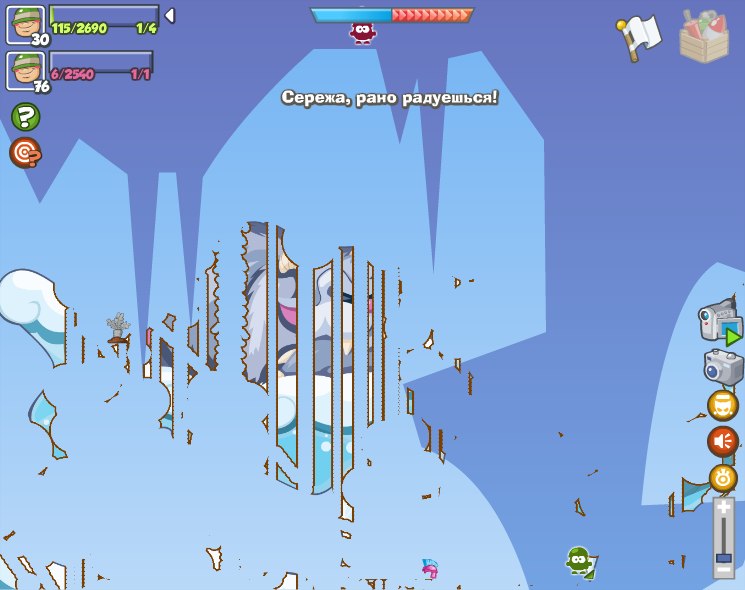The image size is (745, 590).
Task: Select the level 76 soldier portrait
Action: click(x=25, y=70)
